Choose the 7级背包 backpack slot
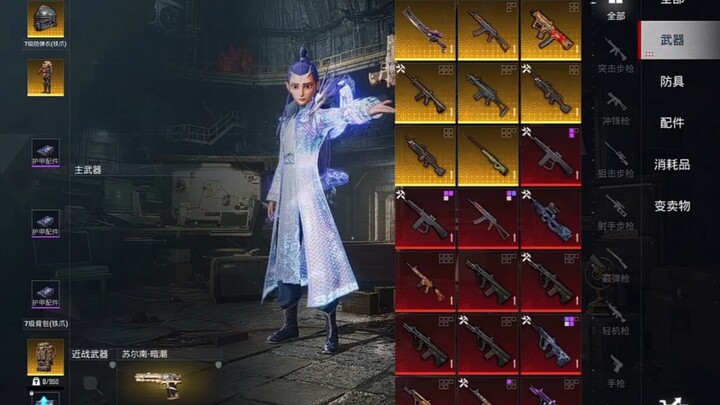720x405 pixels. (x=45, y=357)
